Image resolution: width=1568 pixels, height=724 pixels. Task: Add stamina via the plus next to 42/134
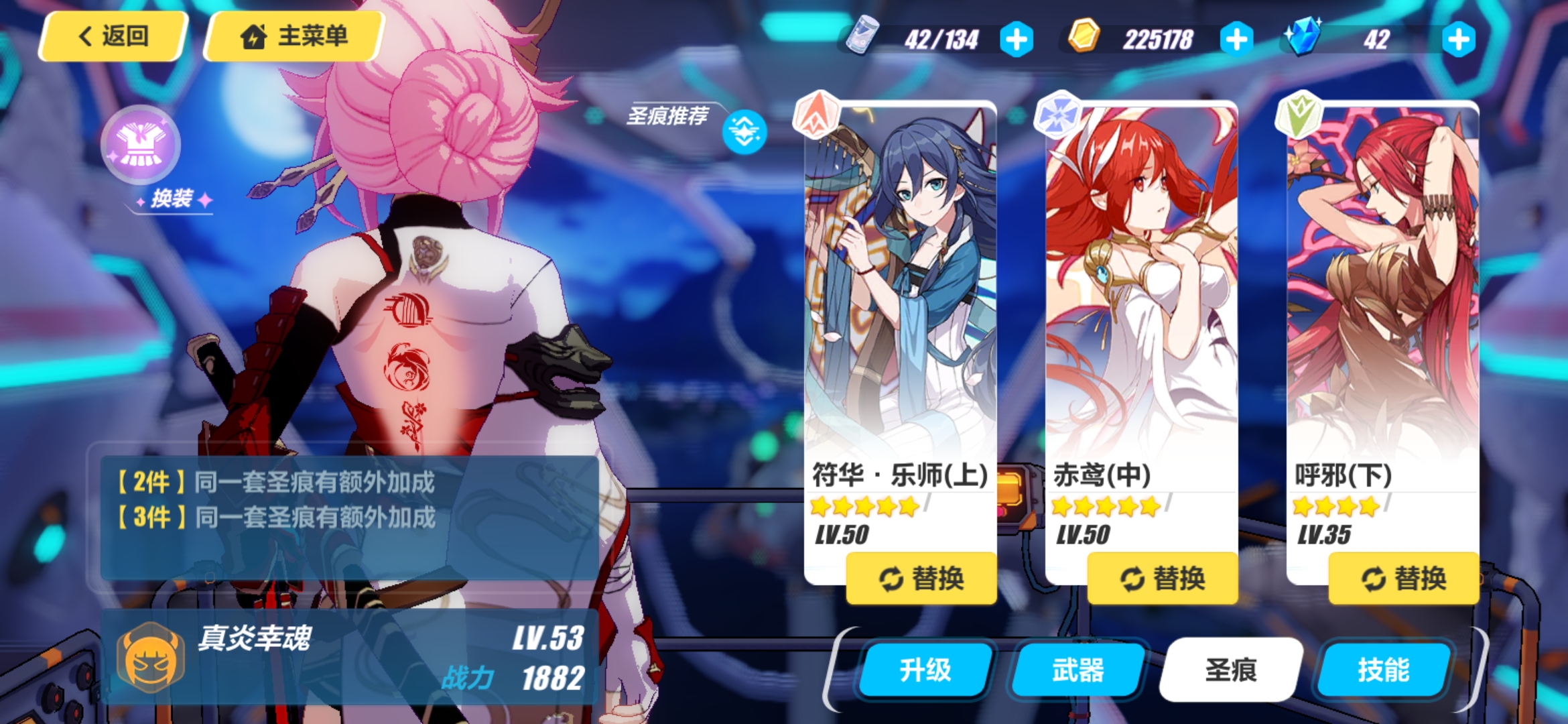[1017, 39]
